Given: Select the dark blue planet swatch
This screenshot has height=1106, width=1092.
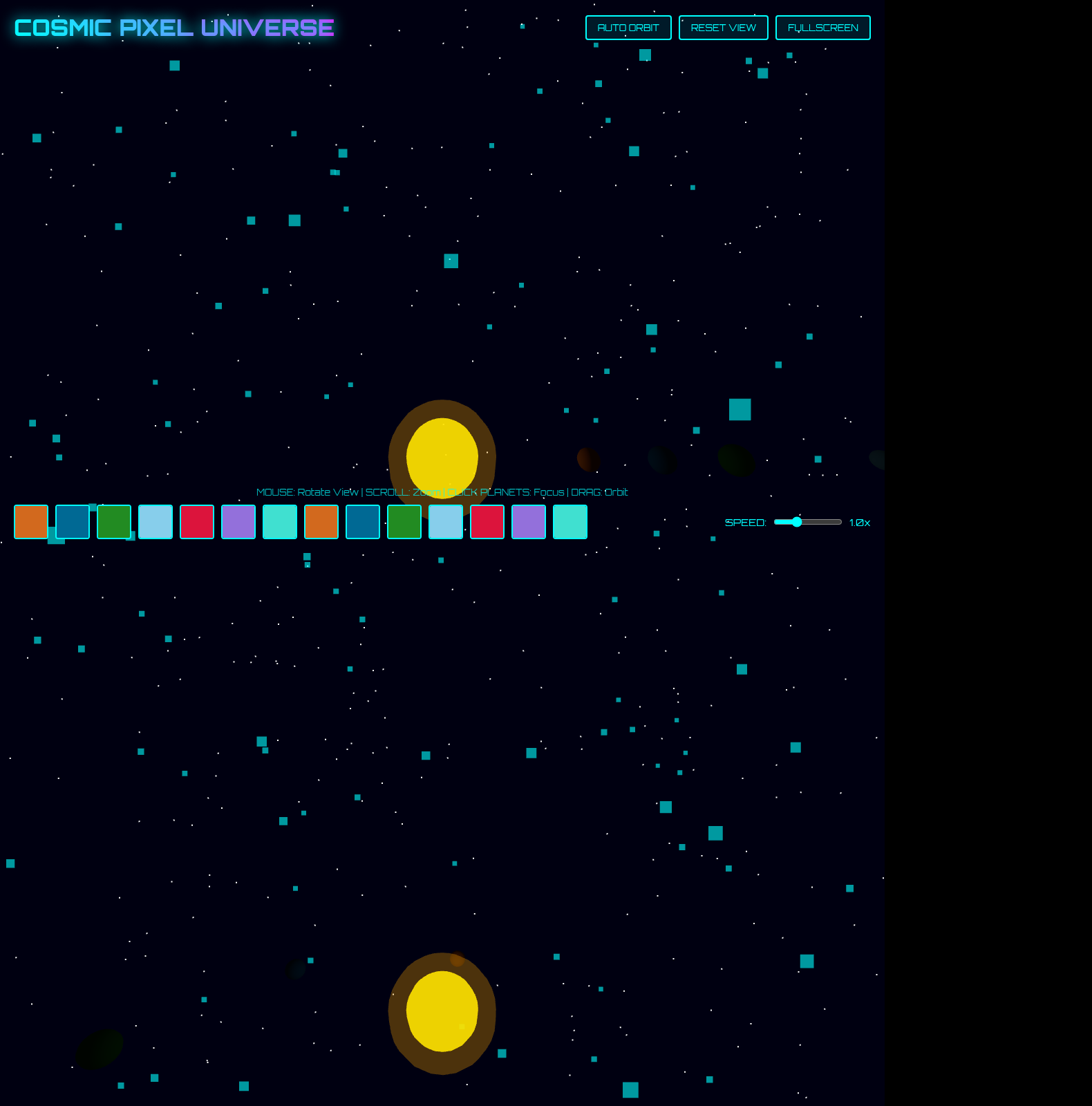Looking at the screenshot, I should (x=72, y=522).
